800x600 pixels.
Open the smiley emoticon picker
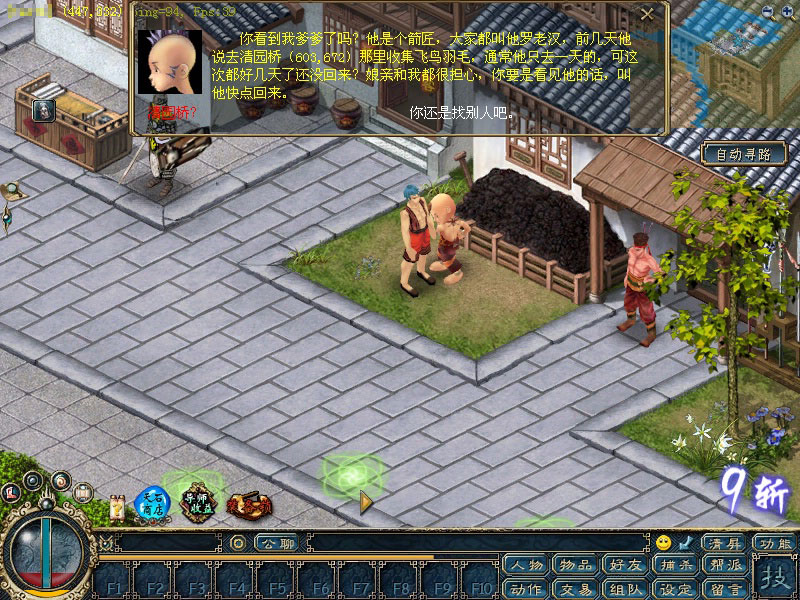click(663, 543)
